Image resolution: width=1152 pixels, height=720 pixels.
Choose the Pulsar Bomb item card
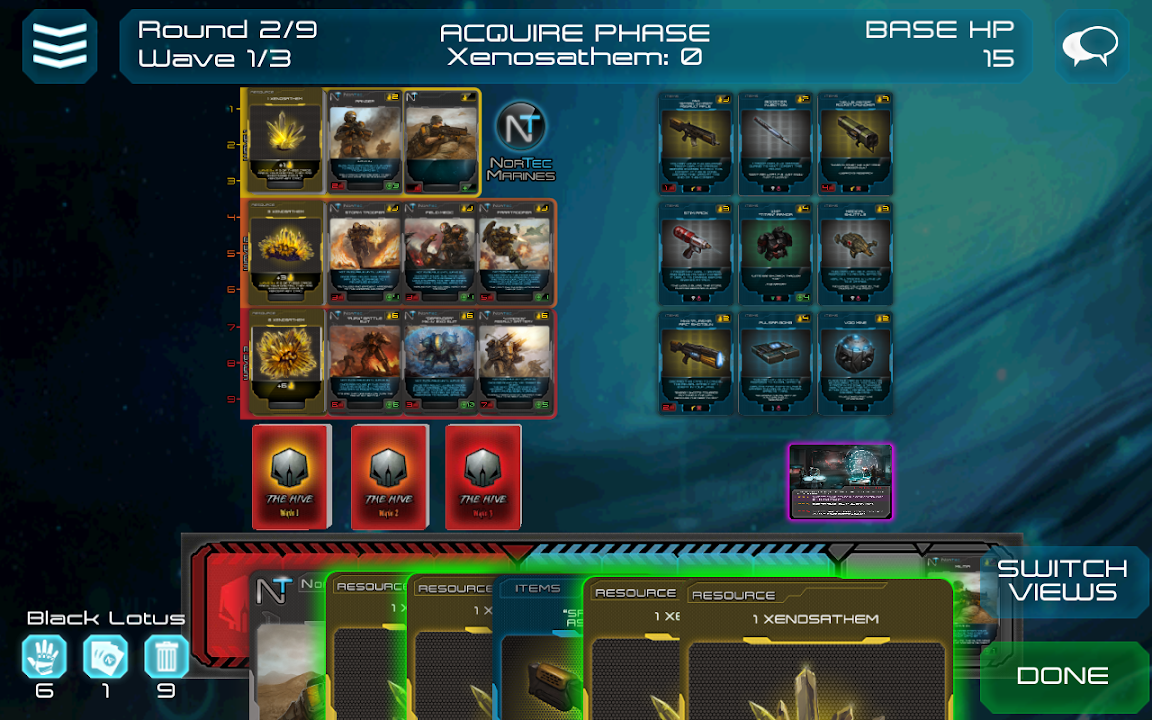tap(776, 363)
